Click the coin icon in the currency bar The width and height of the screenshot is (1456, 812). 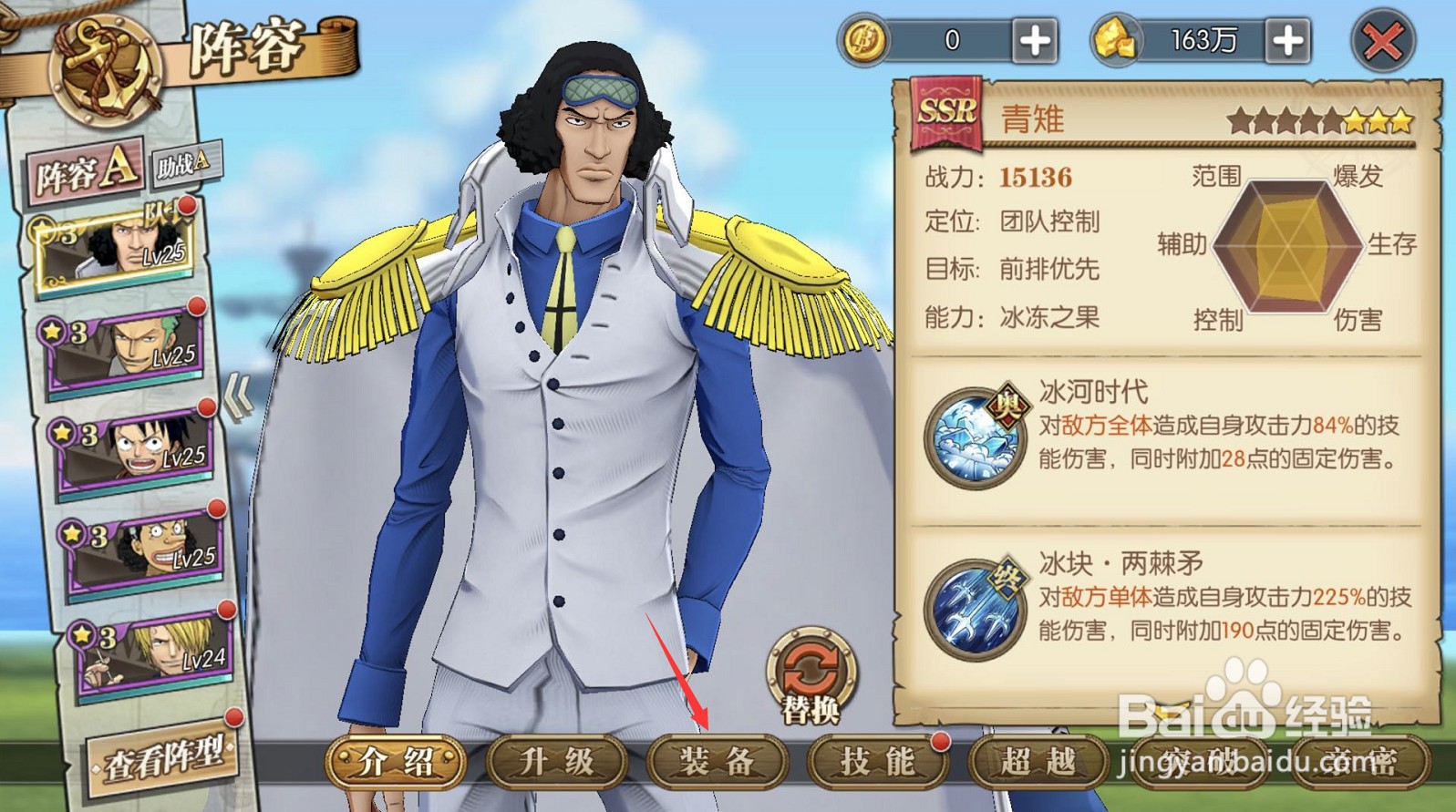862,38
